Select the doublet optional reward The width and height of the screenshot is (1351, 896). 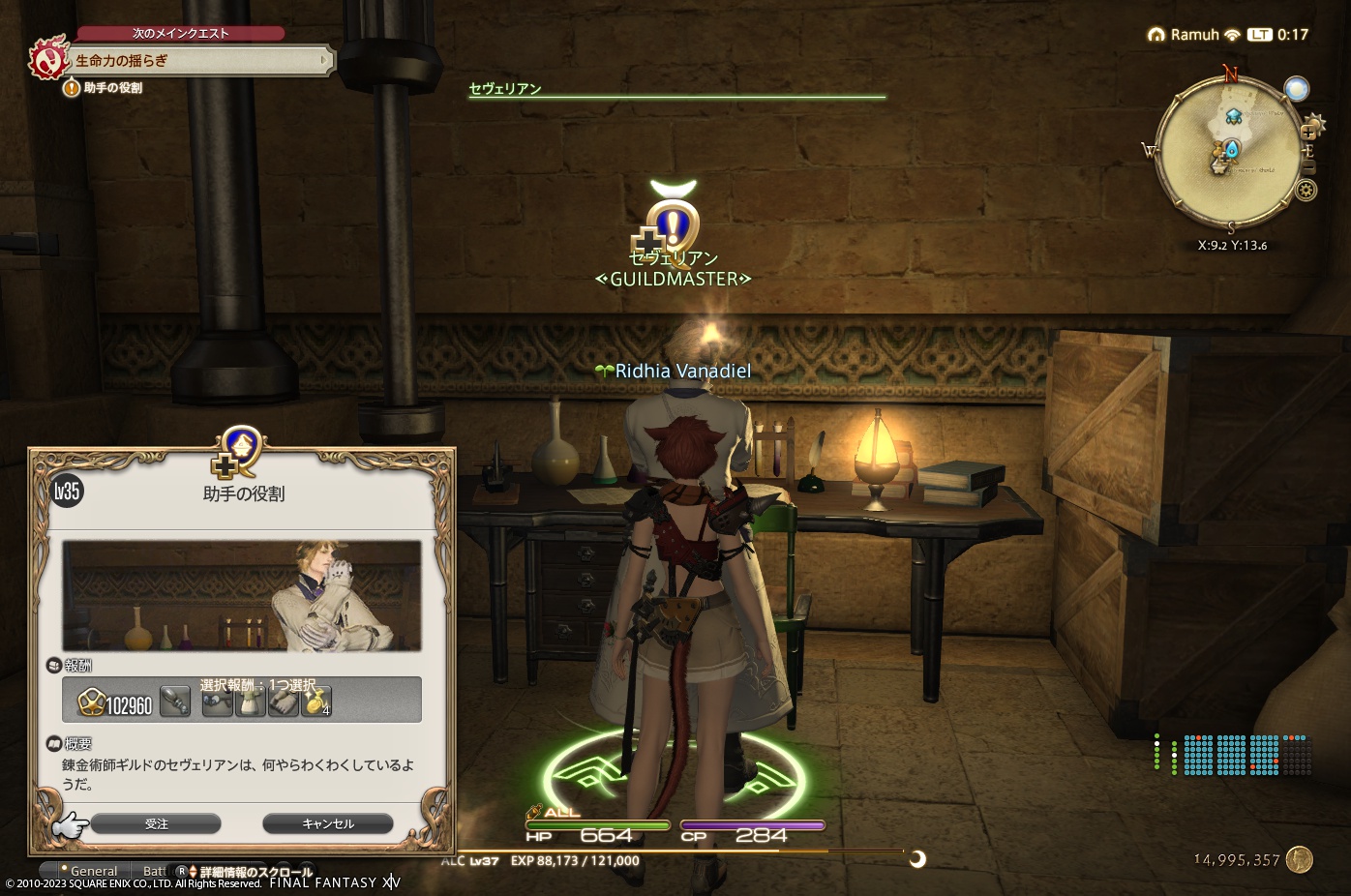[x=249, y=702]
